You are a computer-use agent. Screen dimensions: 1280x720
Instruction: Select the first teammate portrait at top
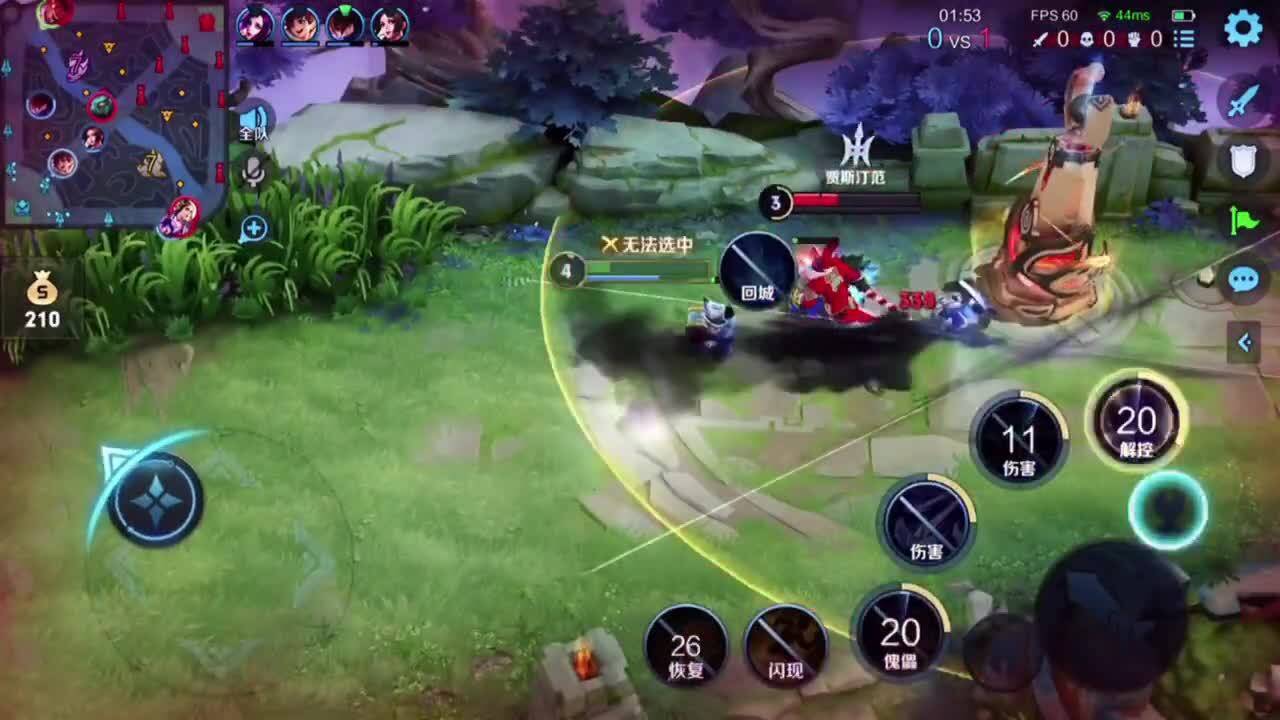coord(255,24)
